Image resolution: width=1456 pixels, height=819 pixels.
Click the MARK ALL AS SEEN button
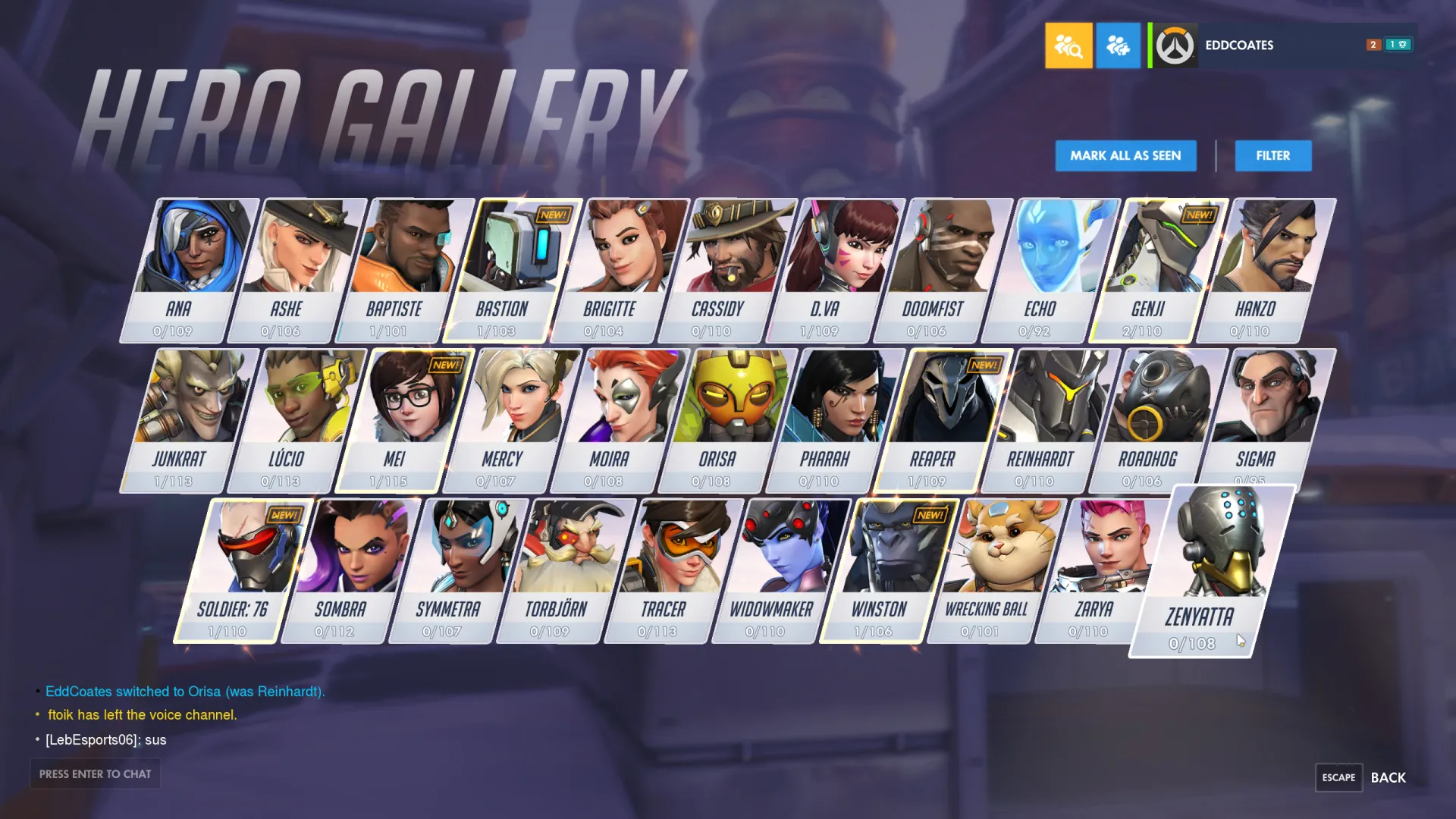pyautogui.click(x=1125, y=155)
